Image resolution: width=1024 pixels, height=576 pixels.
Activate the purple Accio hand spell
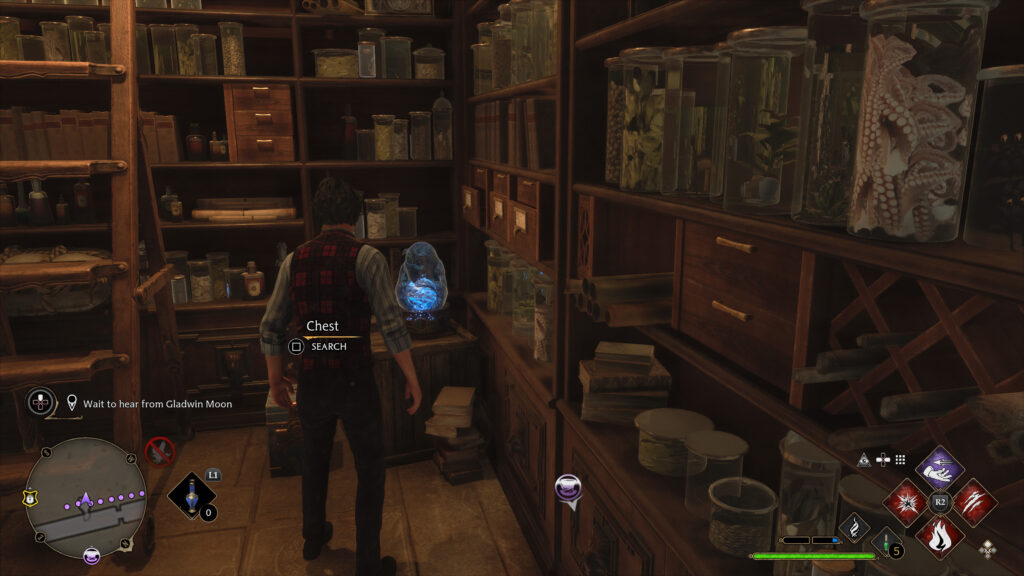tap(939, 468)
